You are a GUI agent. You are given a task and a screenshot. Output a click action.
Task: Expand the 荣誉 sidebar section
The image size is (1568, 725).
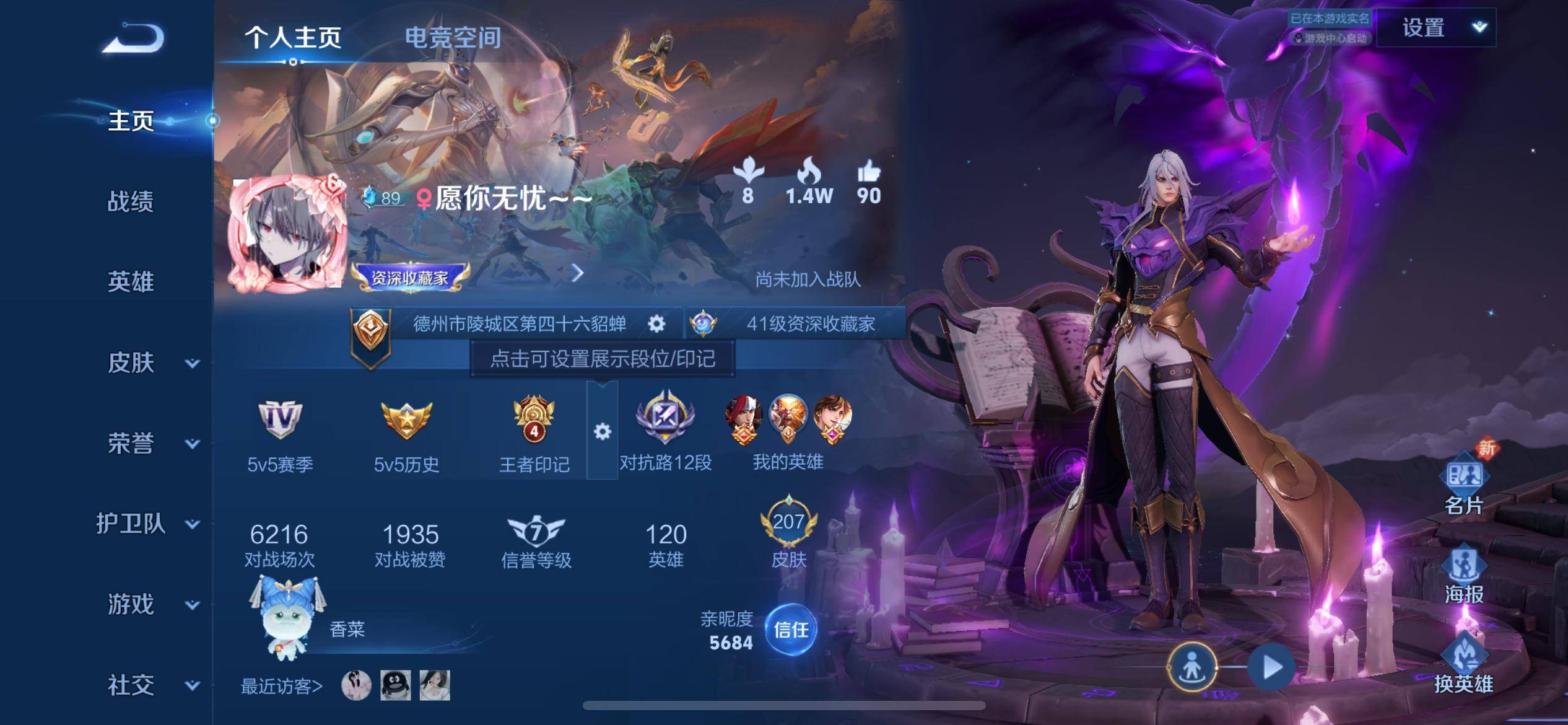pos(152,443)
